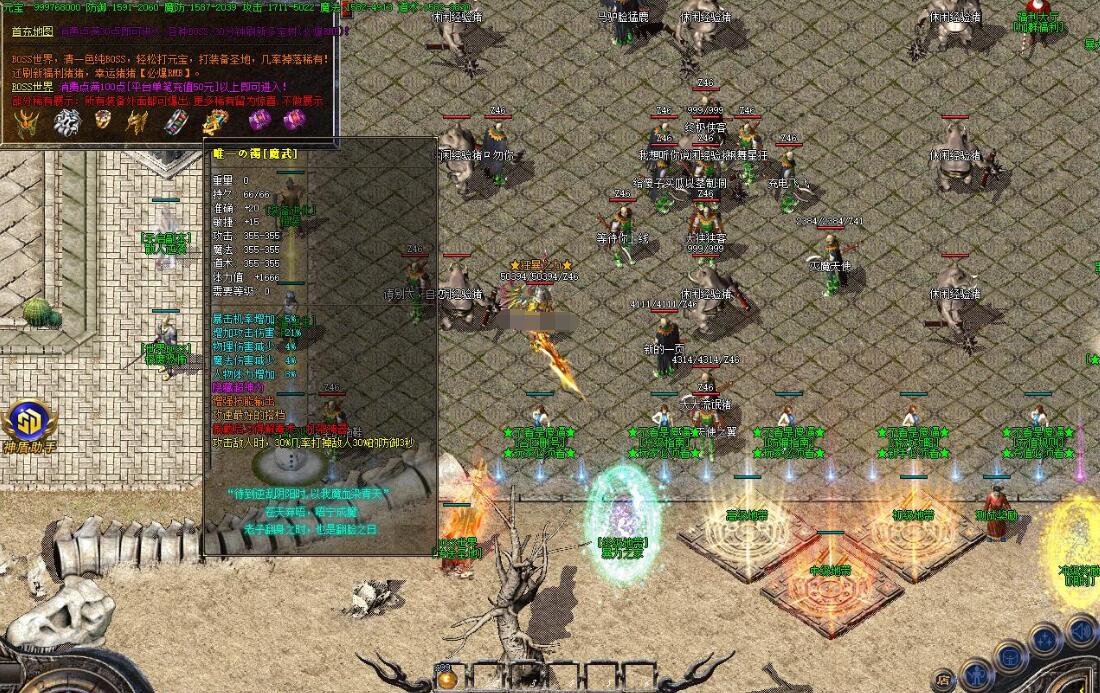Select the golden horned helmet reward icon
1100x693 pixels.
[26, 122]
